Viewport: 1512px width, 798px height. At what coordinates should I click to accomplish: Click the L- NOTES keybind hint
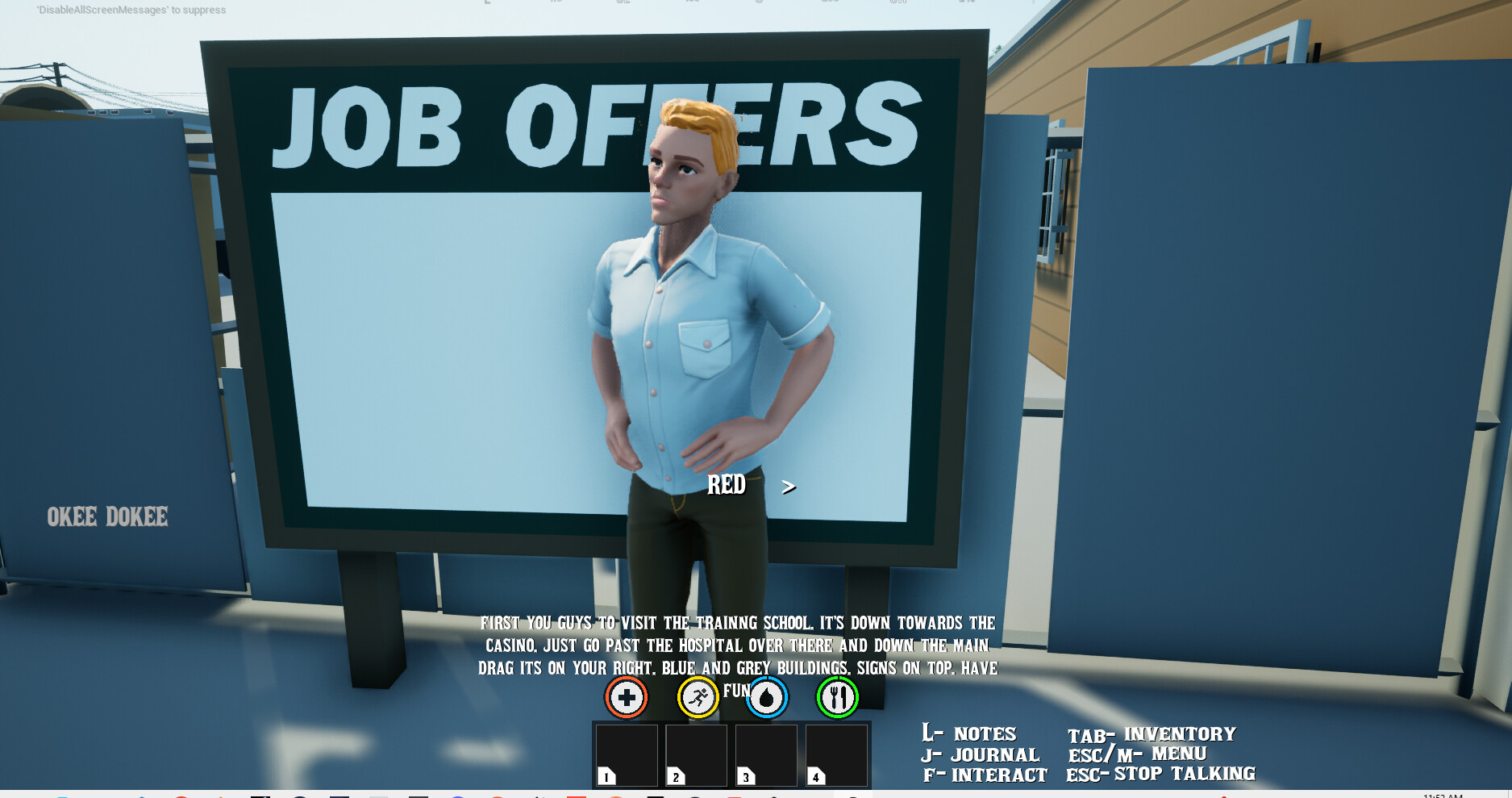pos(969,733)
